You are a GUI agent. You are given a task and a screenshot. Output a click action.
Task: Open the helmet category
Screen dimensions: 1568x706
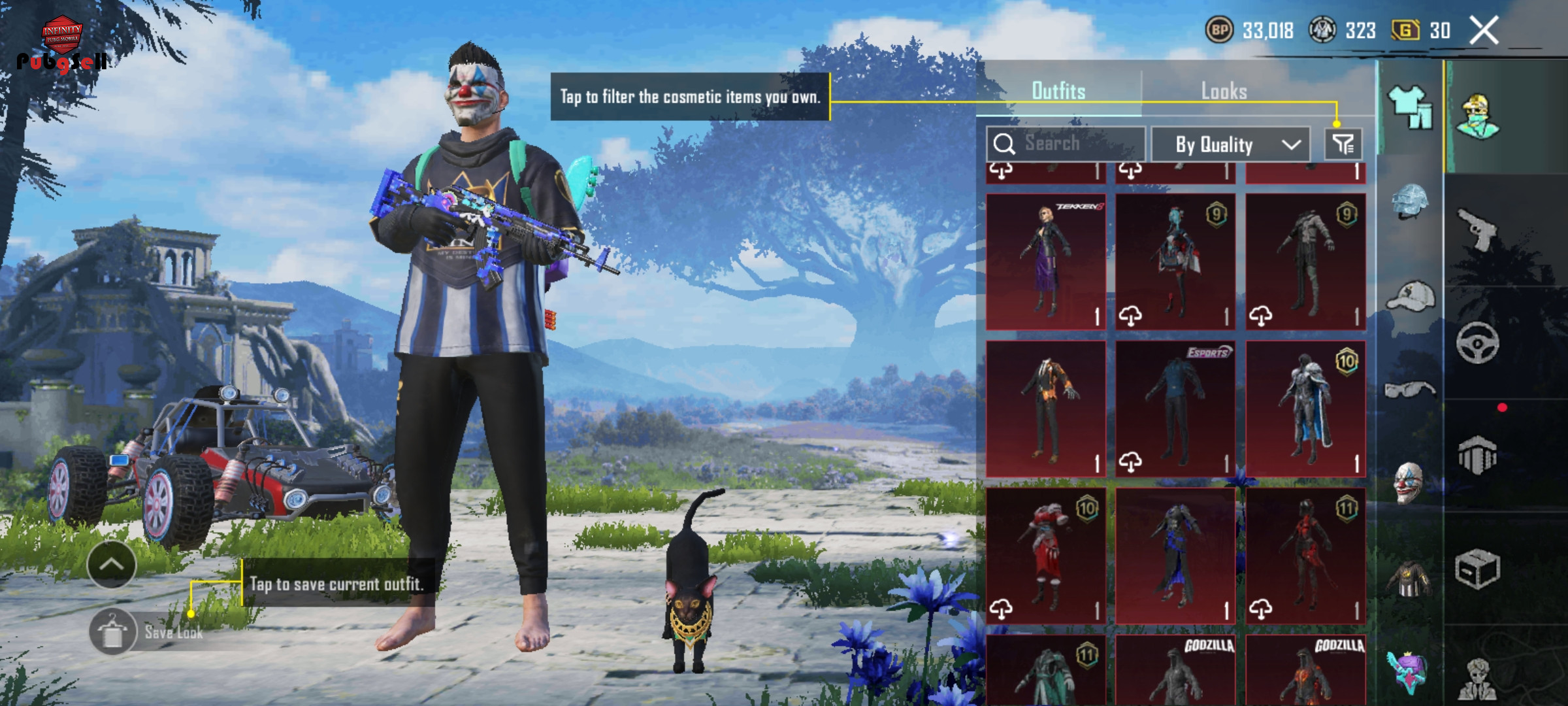coord(1410,201)
